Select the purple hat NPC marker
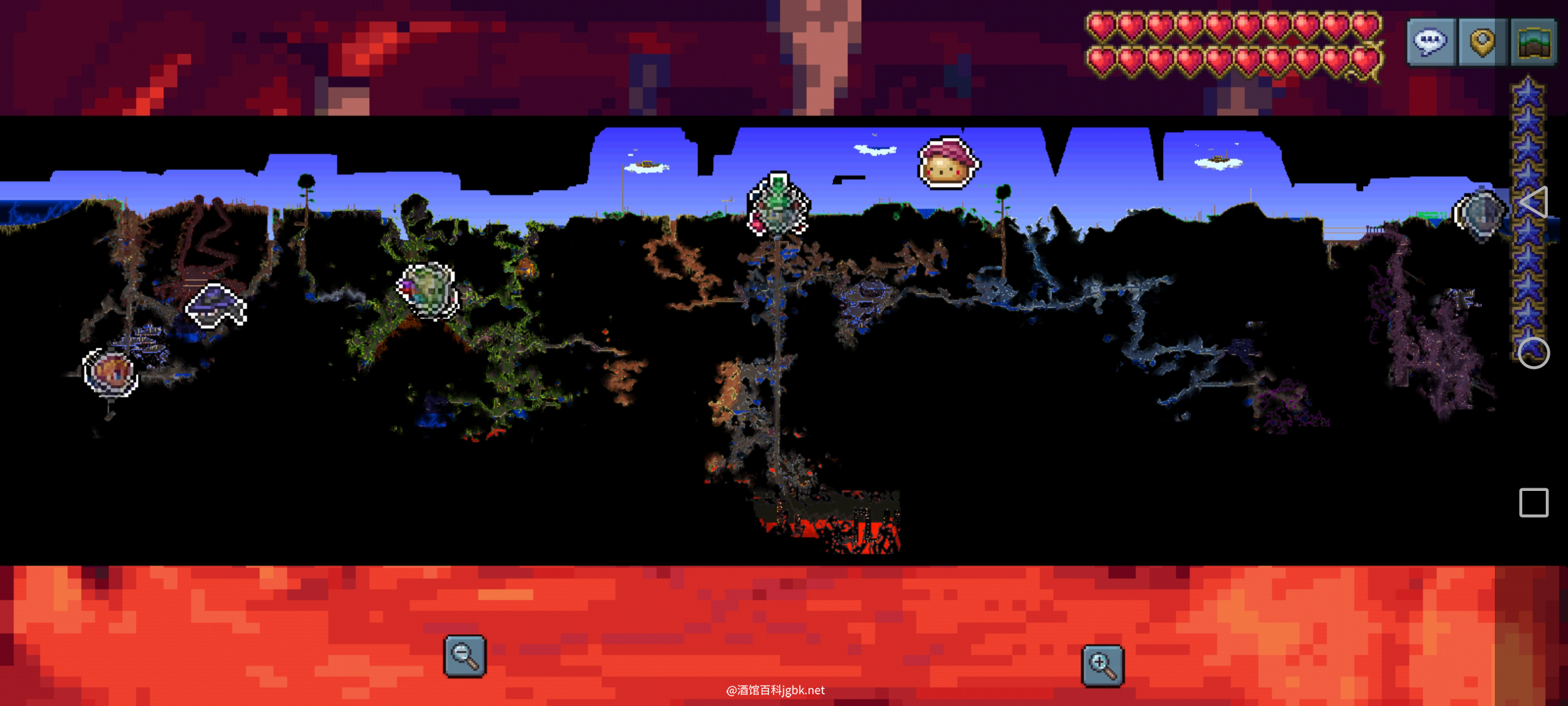 tap(216, 304)
